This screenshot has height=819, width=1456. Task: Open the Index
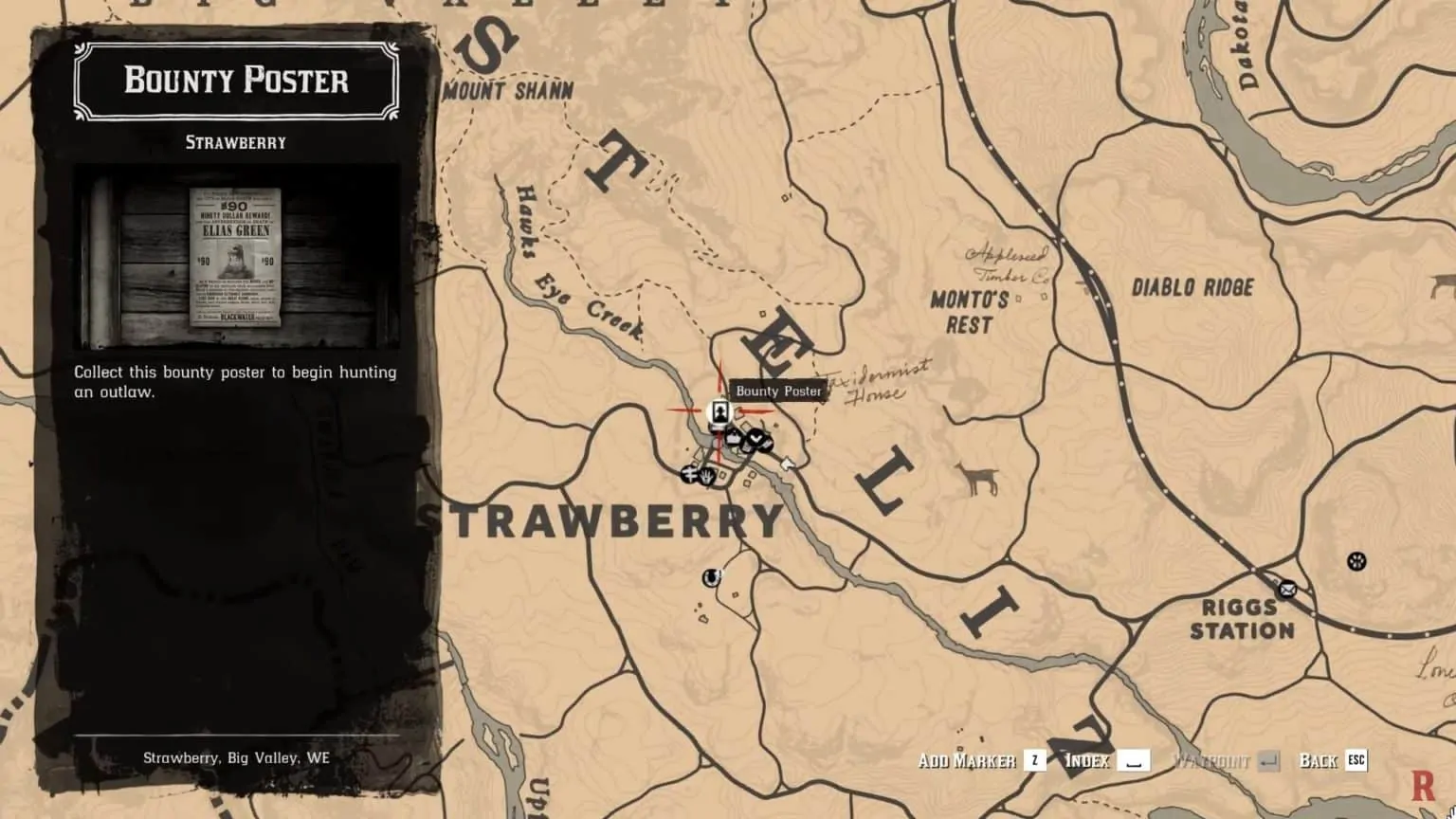tap(1087, 759)
